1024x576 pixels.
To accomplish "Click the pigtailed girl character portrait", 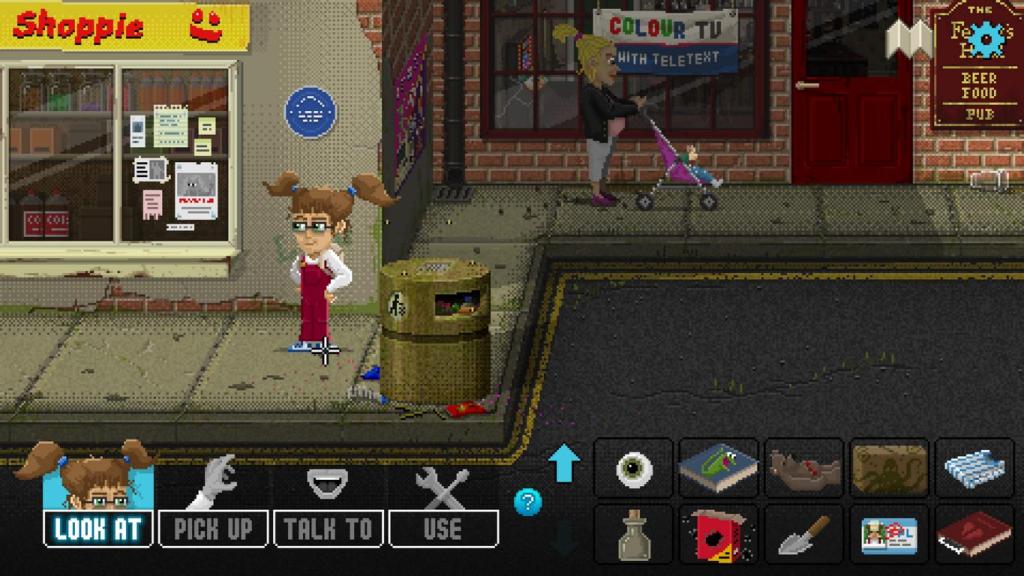I will click(x=98, y=477).
